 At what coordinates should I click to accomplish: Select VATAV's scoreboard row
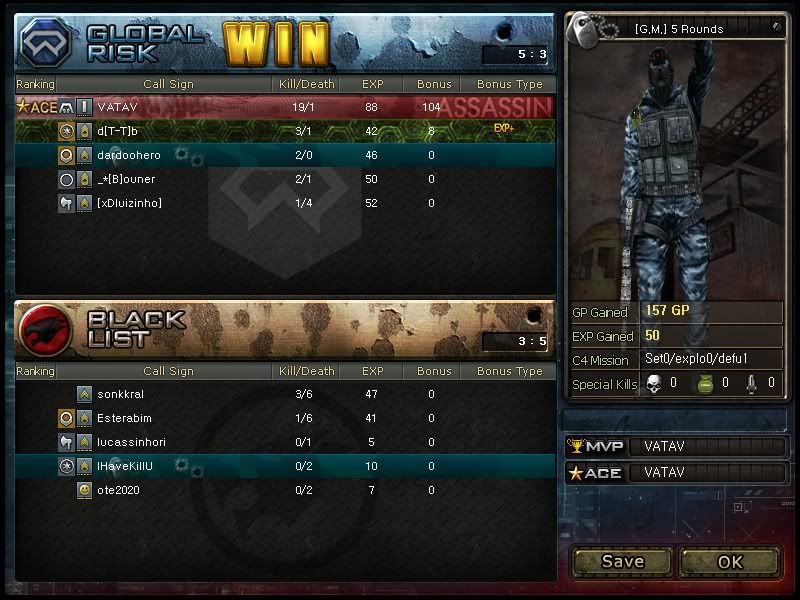(x=285, y=107)
